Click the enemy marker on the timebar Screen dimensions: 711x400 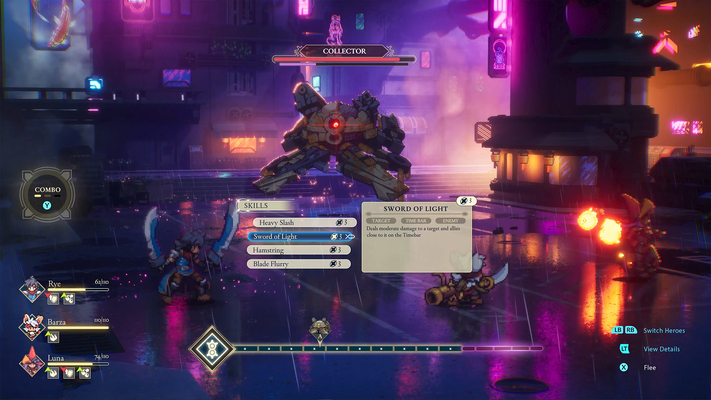[x=319, y=330]
